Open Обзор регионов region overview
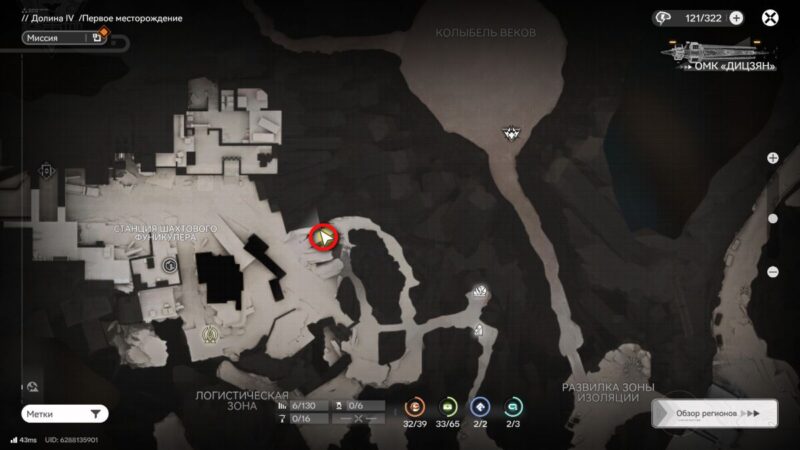 [x=713, y=413]
